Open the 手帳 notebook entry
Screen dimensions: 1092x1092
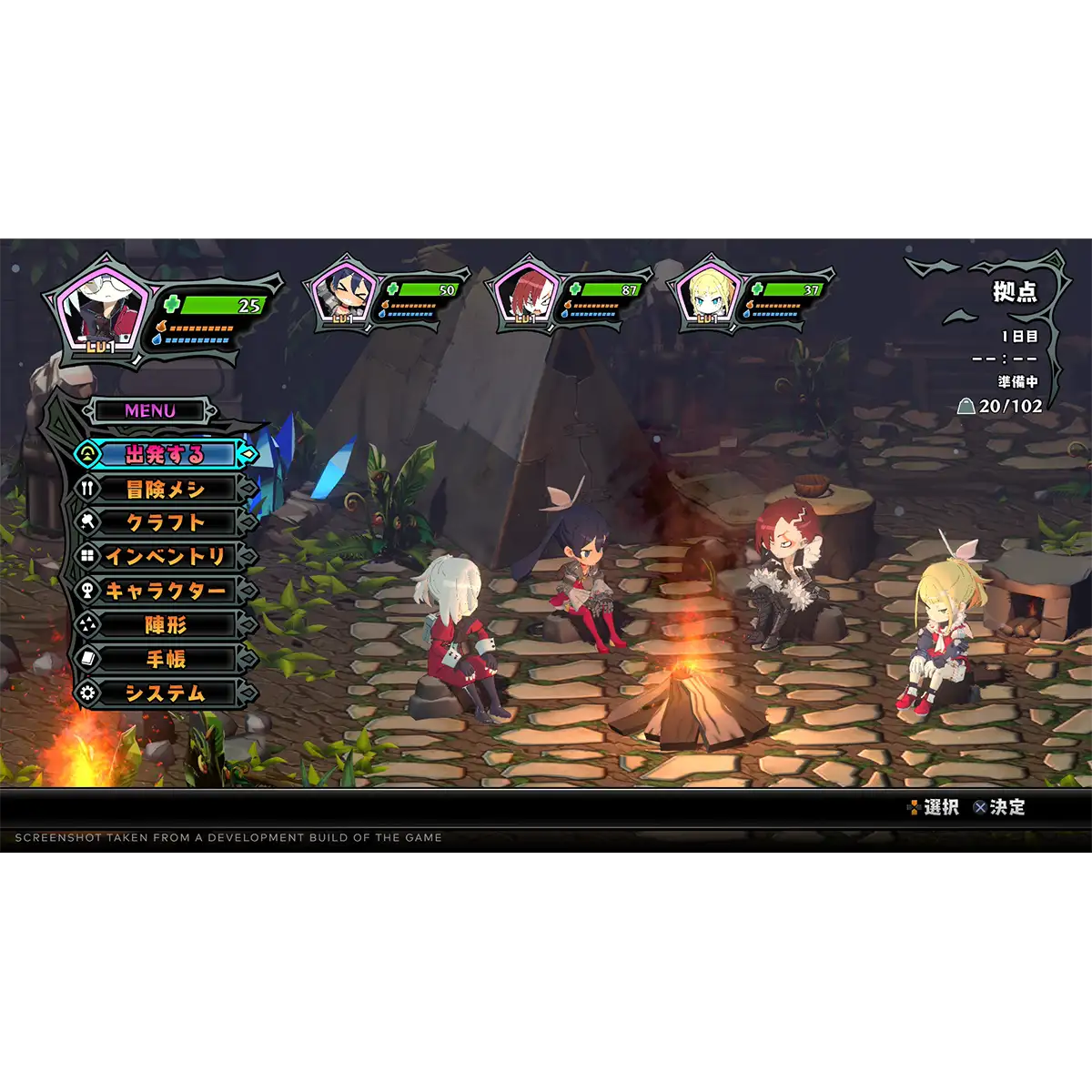click(165, 659)
